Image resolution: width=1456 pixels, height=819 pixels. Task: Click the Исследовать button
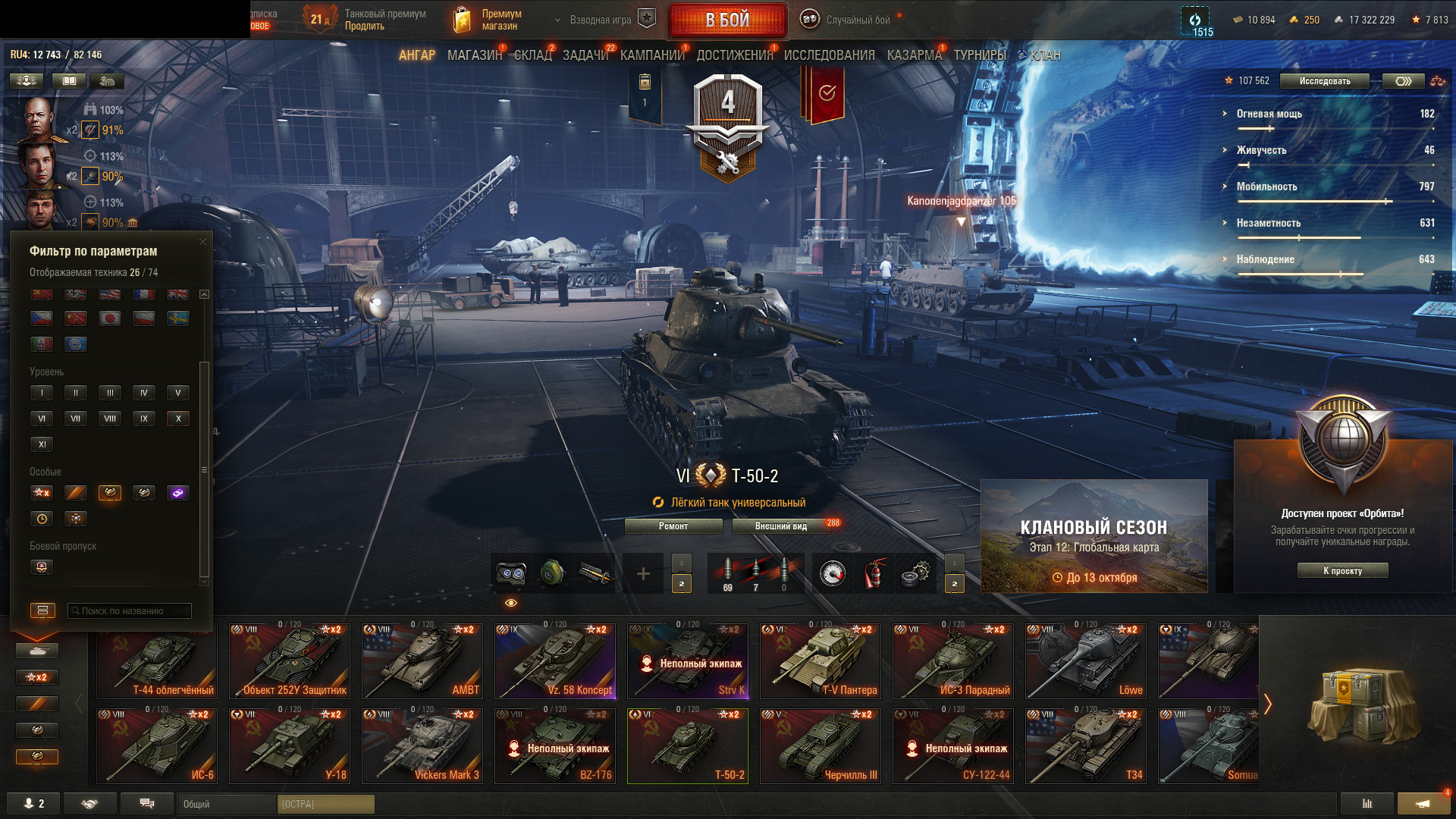pos(1324,81)
